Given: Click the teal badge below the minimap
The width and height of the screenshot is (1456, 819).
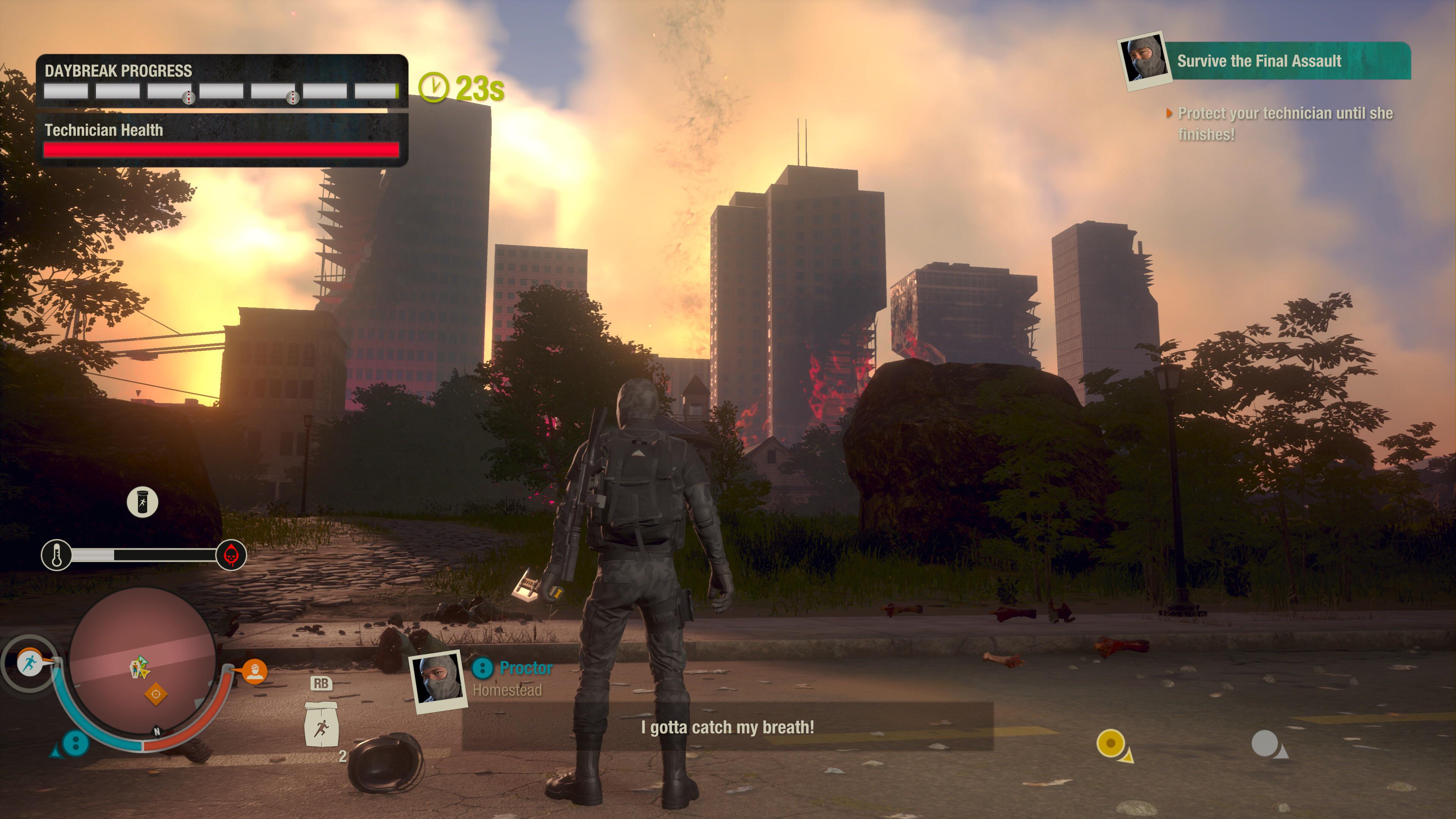Looking at the screenshot, I should [x=75, y=743].
